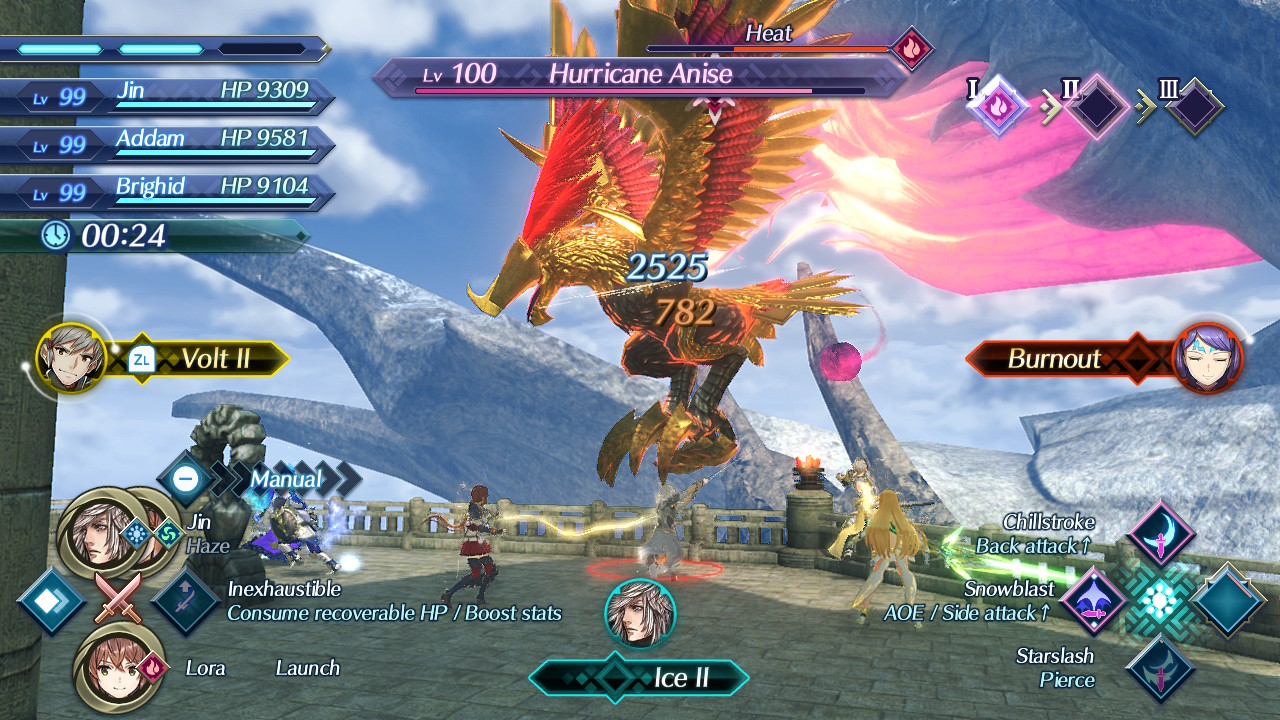Viewport: 1280px width, 720px height.
Task: Use the Snowblast art
Action: tap(1093, 600)
